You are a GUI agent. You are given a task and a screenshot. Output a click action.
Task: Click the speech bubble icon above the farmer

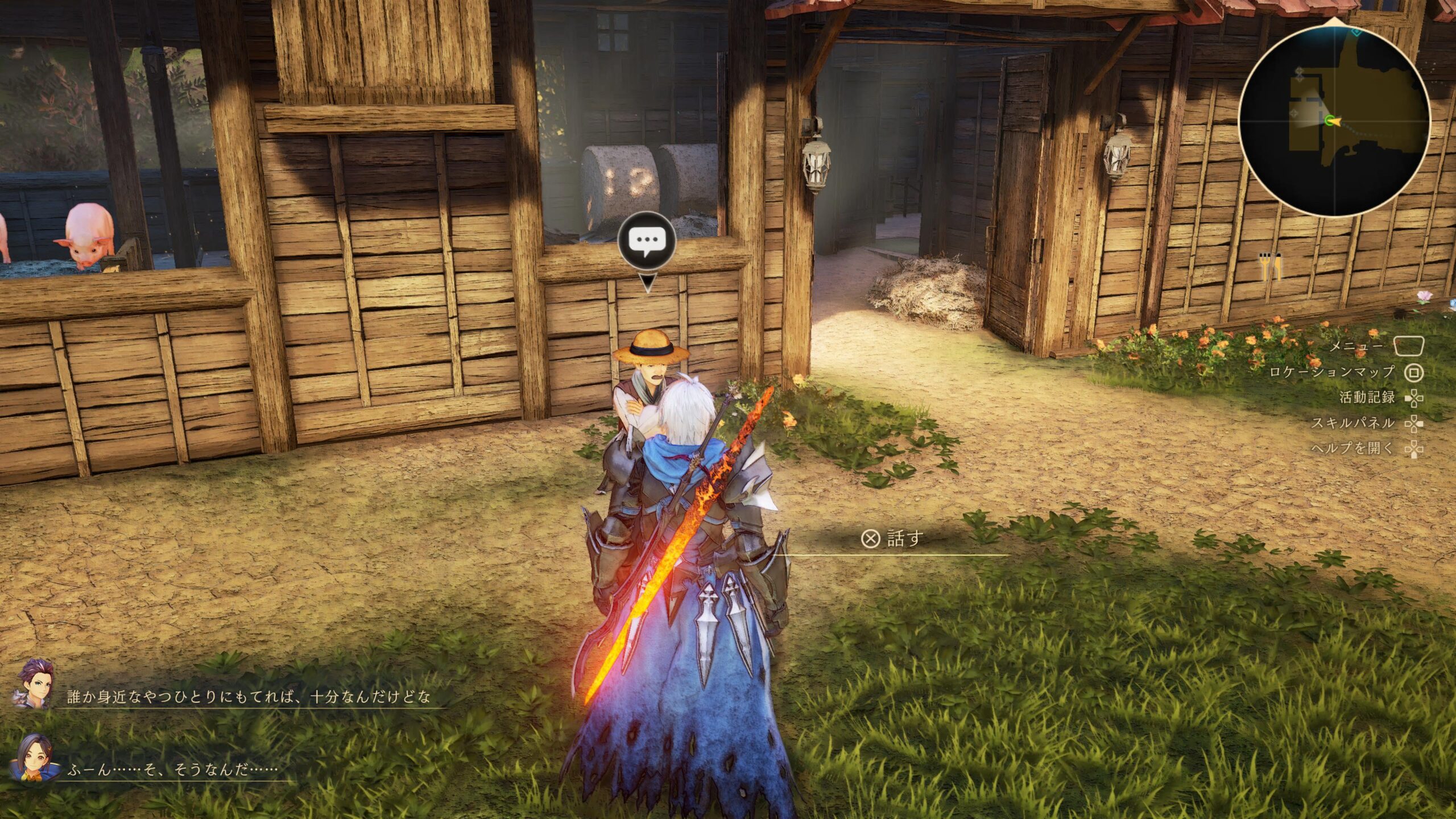[x=647, y=242]
